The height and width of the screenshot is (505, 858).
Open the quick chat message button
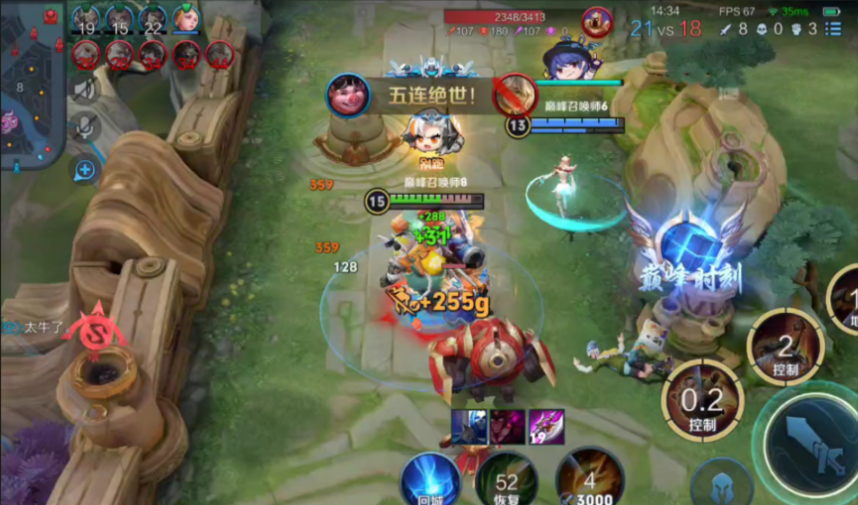point(85,170)
